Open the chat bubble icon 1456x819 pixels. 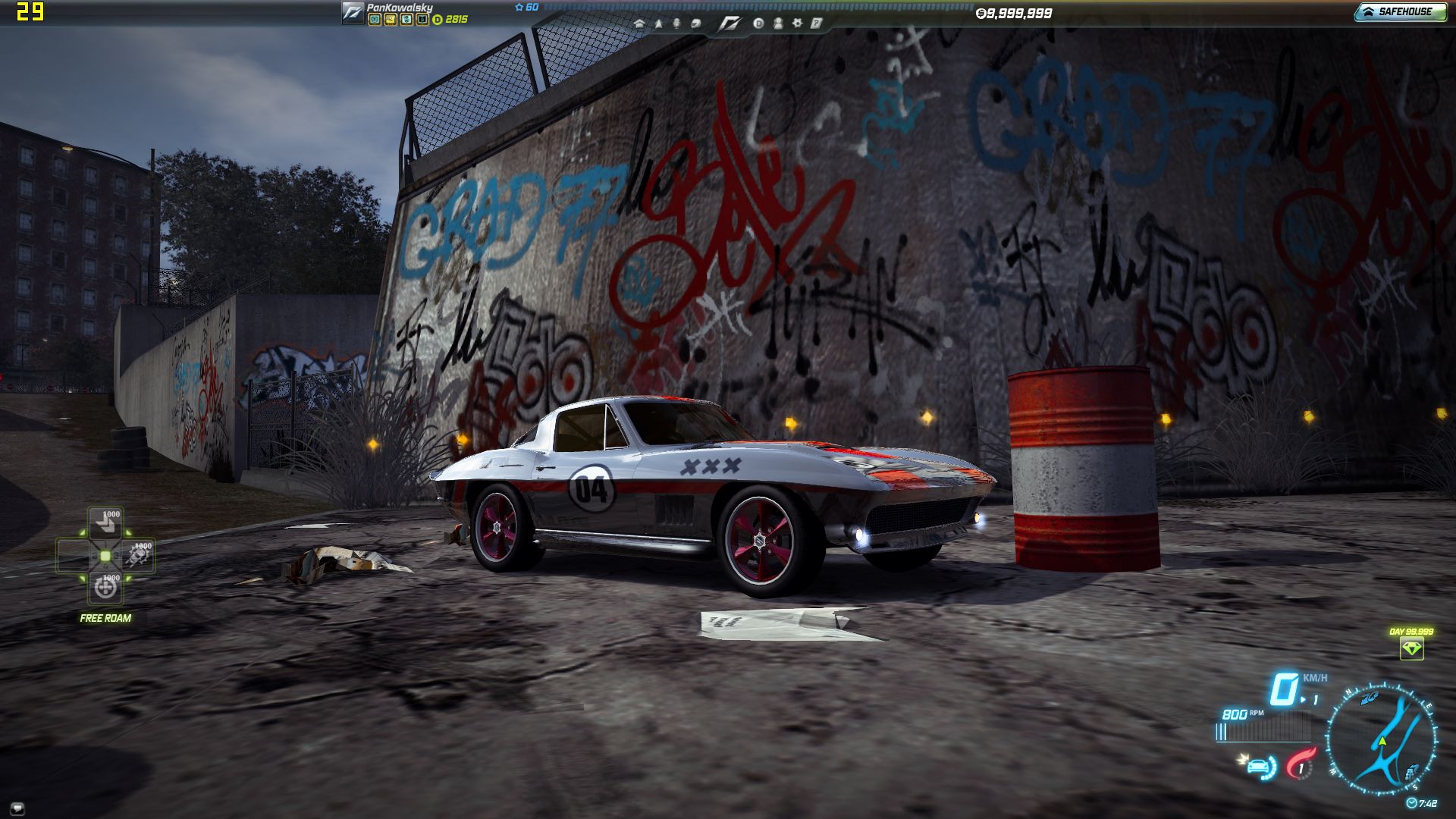tap(17, 808)
